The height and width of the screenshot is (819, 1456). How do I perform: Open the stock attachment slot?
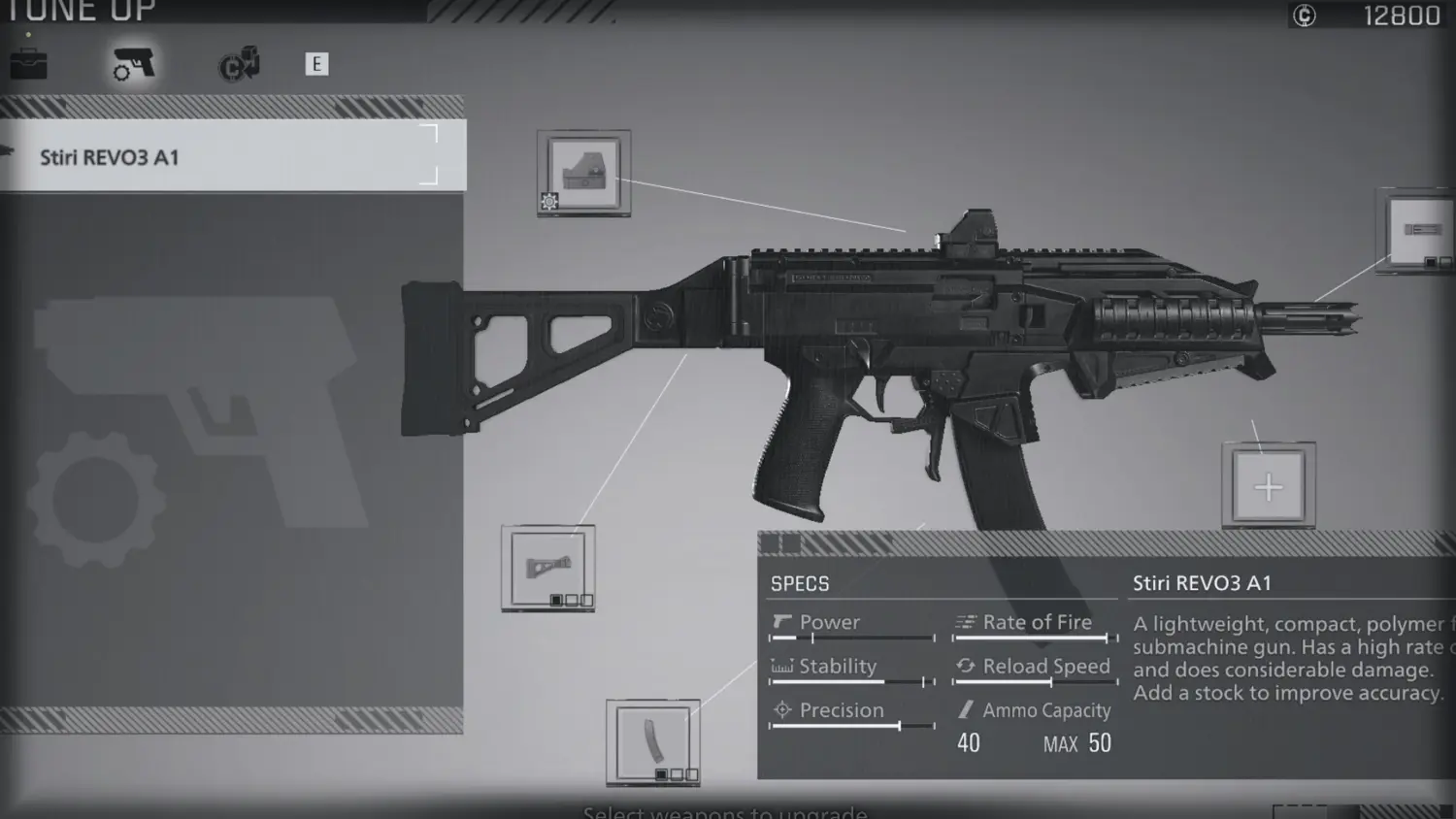tap(547, 567)
